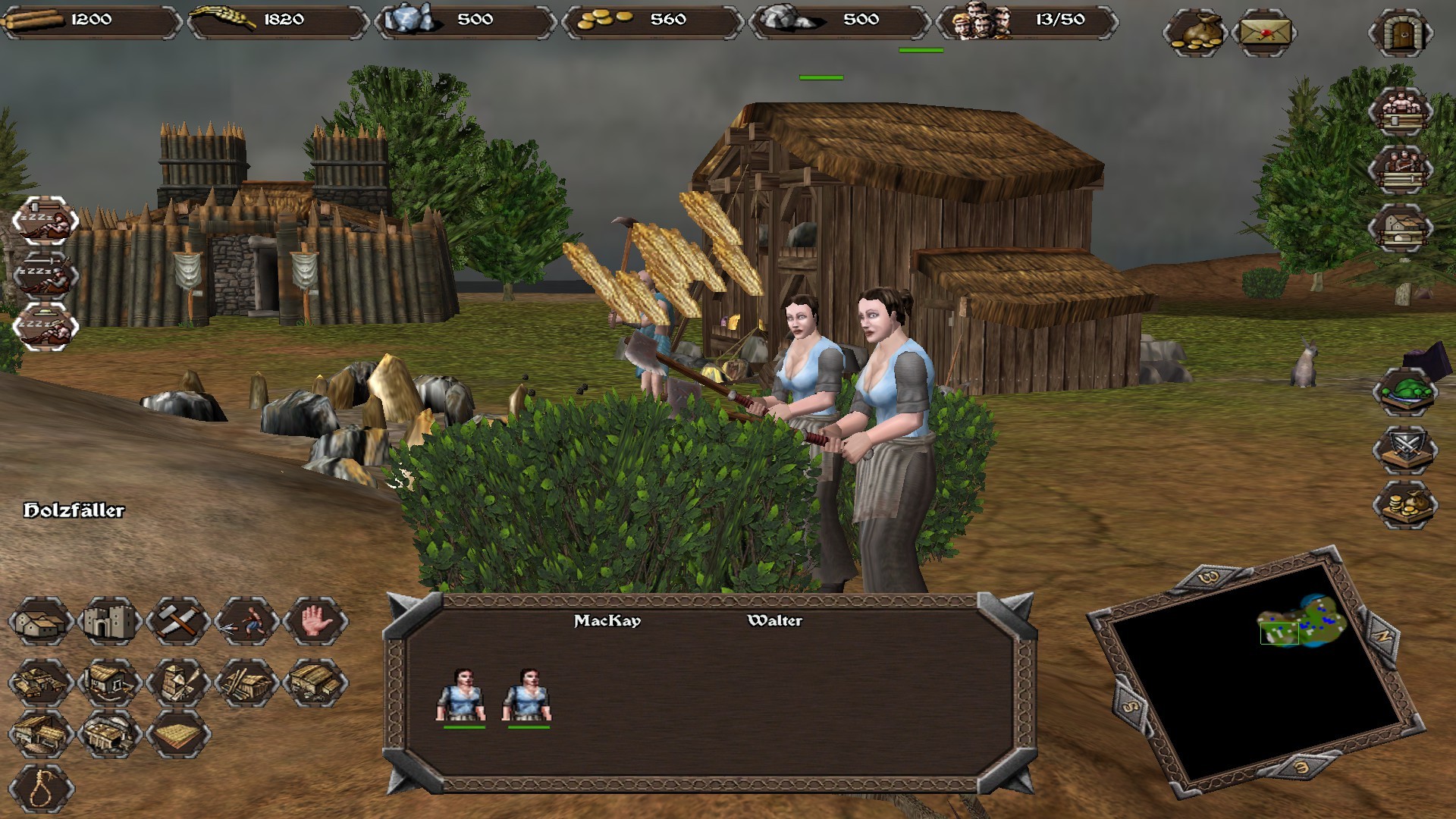The image size is (1456, 819).
Task: Select the second villager portrait in panel
Action: click(x=528, y=695)
